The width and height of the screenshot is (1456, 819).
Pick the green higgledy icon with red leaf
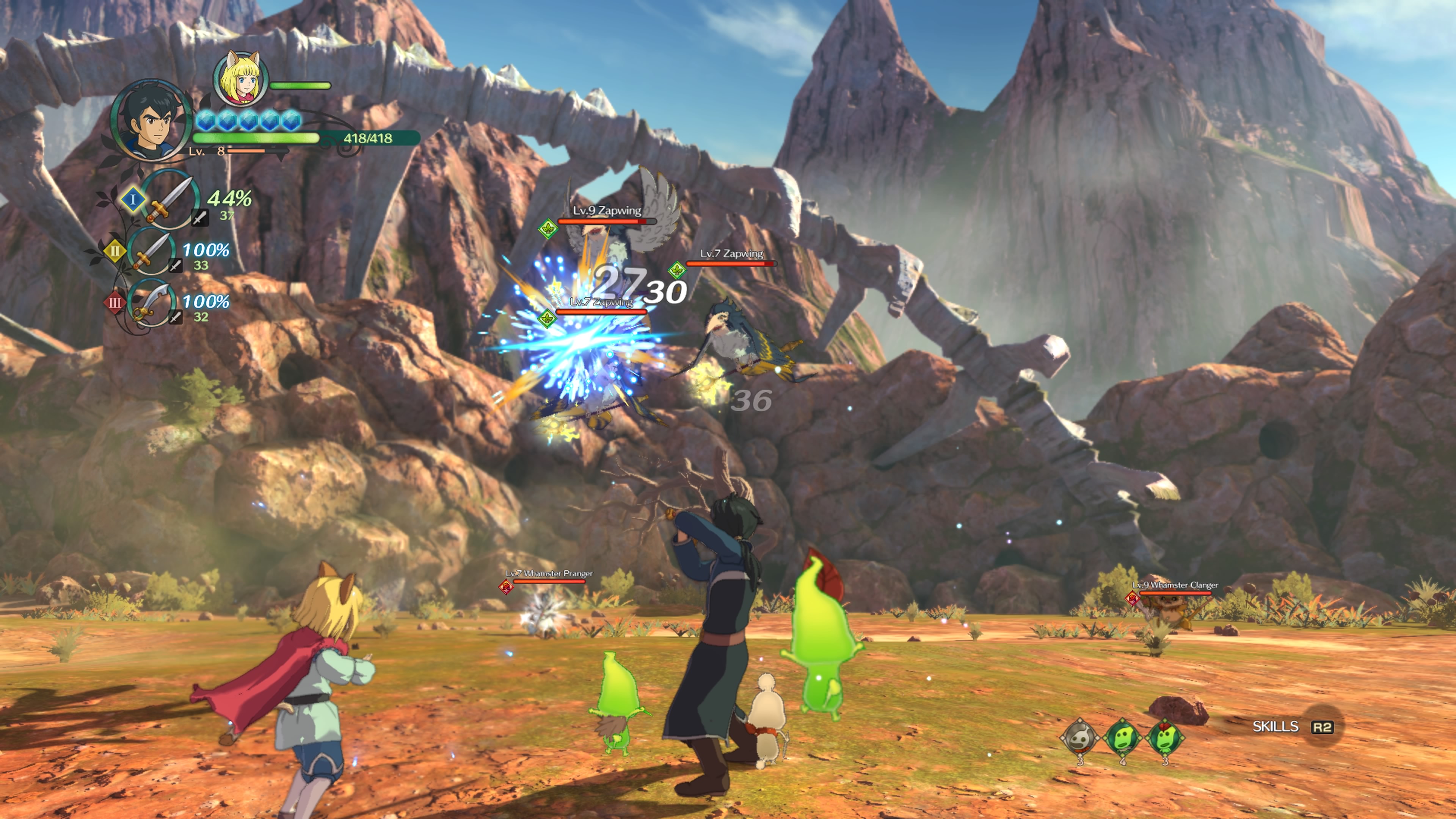pyautogui.click(x=1164, y=737)
